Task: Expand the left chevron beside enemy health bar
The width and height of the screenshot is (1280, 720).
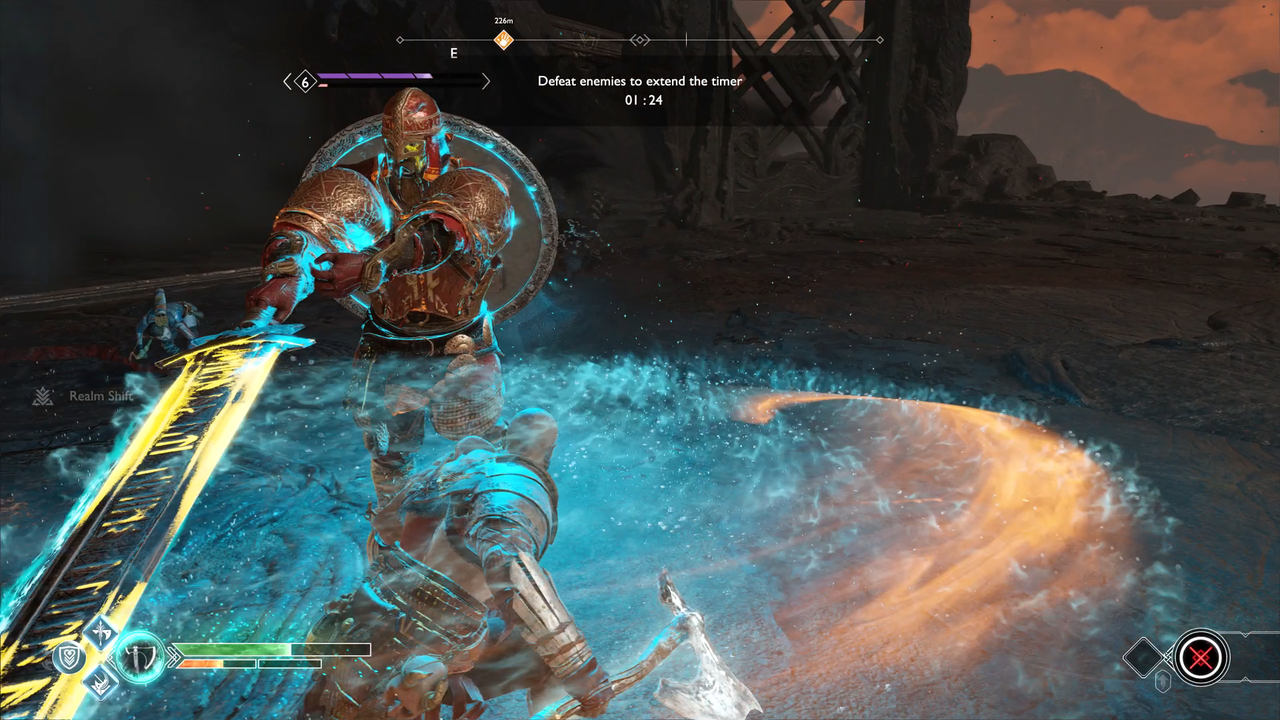Action: click(287, 81)
